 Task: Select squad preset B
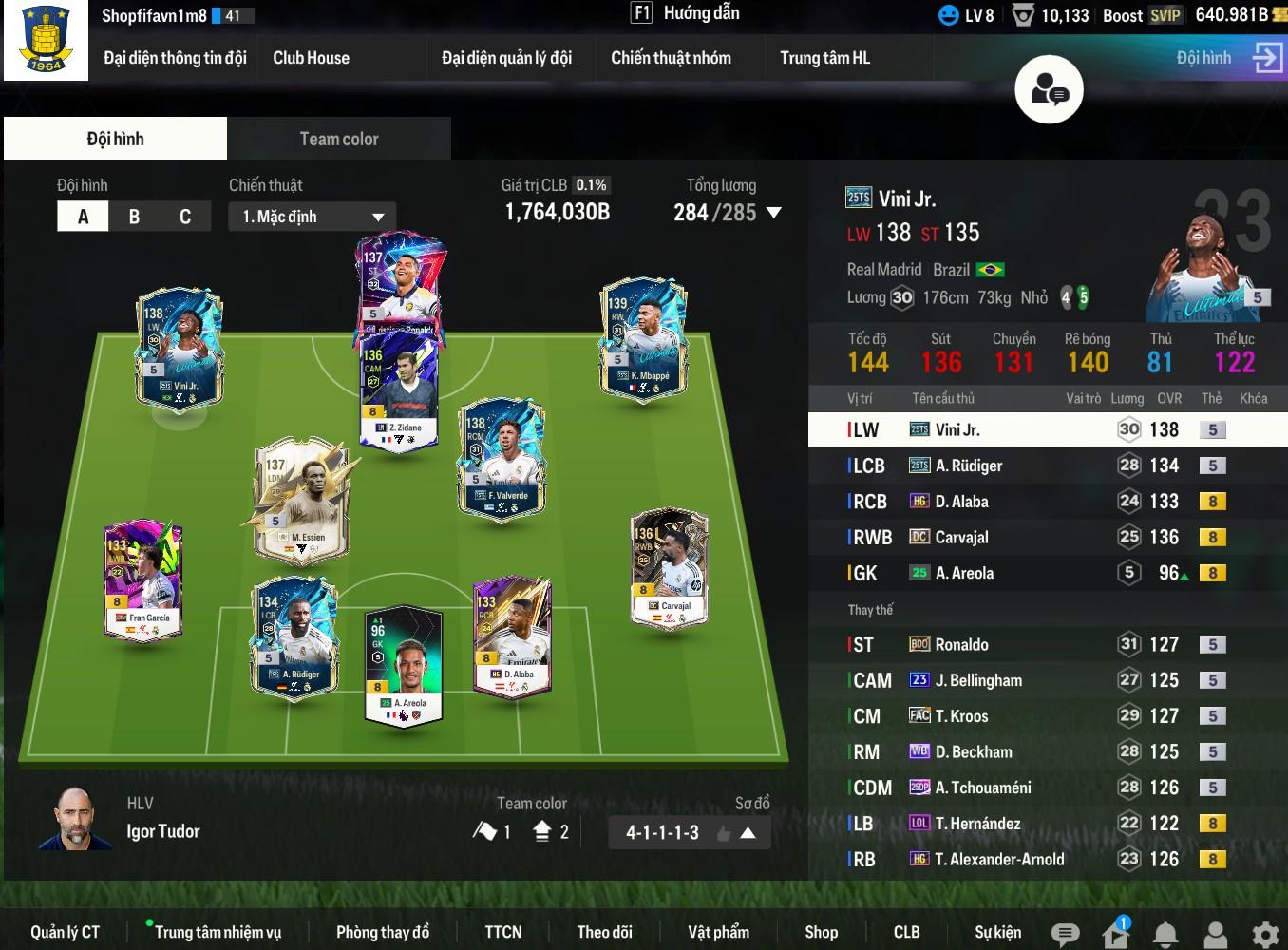pyautogui.click(x=134, y=217)
